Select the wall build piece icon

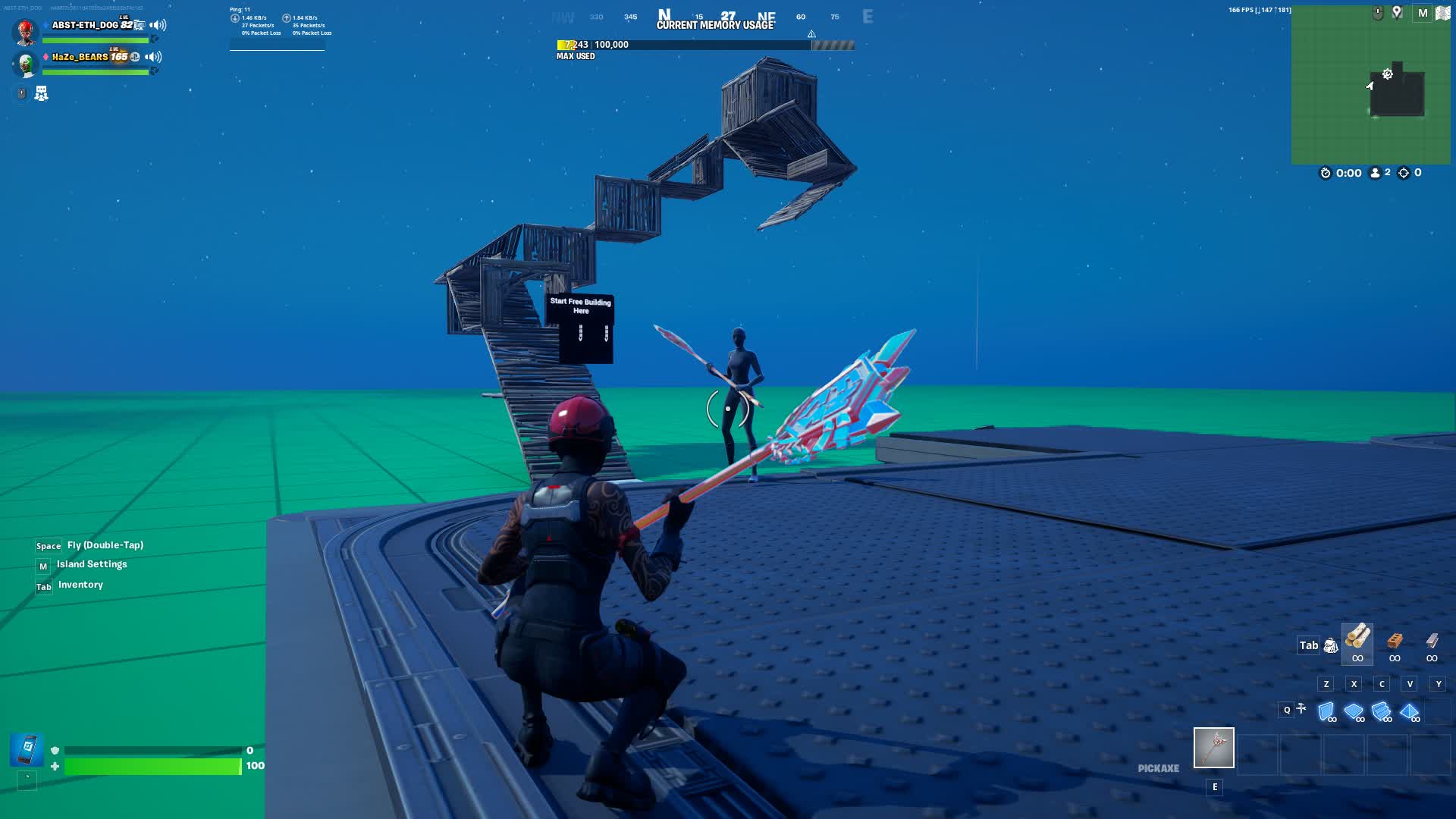1326,711
